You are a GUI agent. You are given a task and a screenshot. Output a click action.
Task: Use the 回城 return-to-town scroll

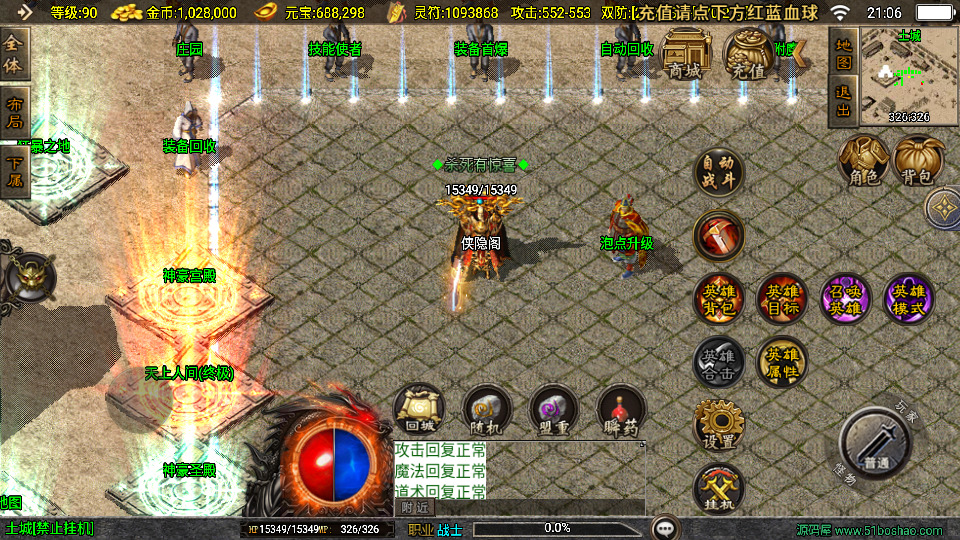pyautogui.click(x=419, y=410)
